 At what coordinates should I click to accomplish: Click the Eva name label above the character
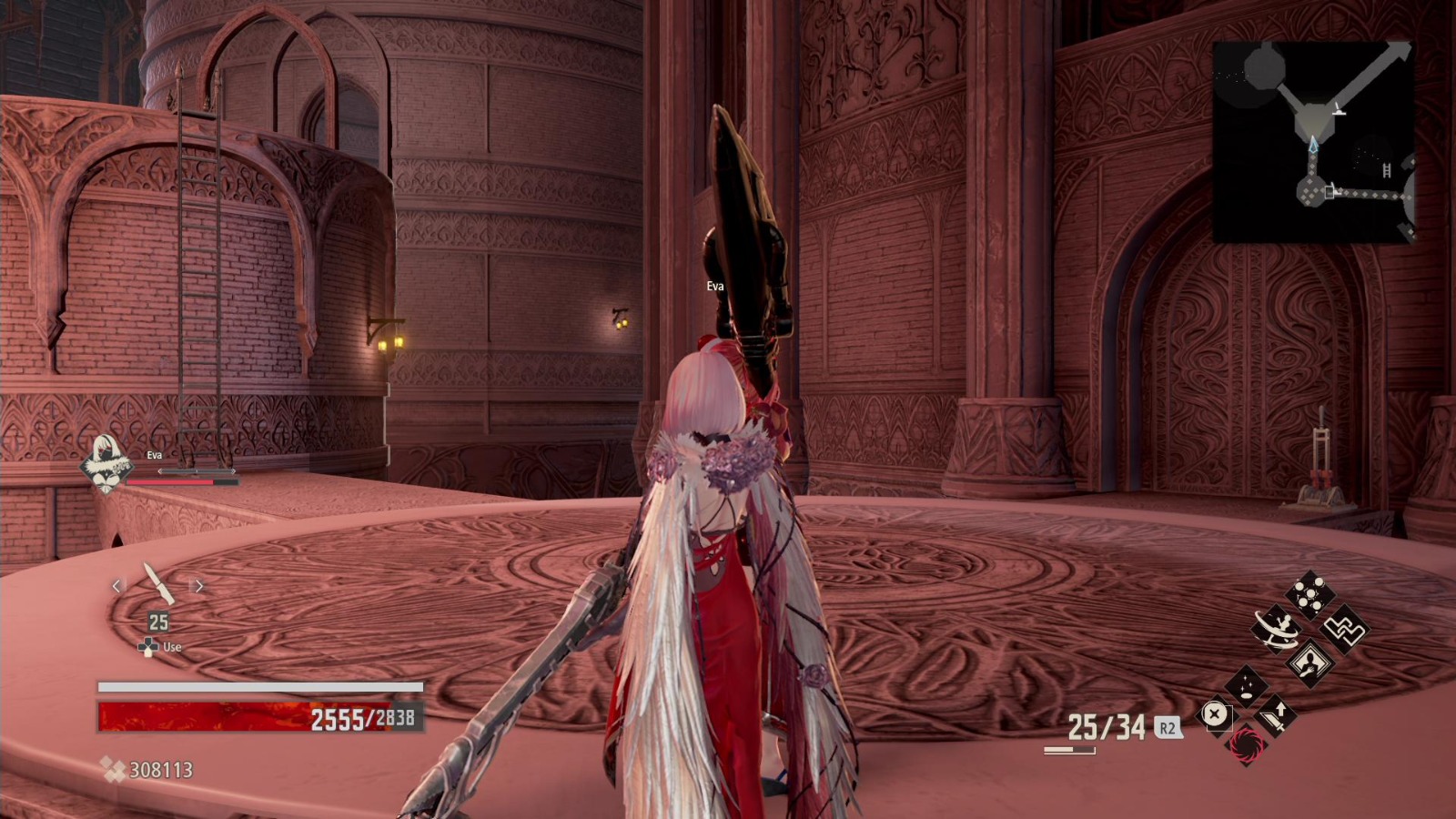(715, 287)
